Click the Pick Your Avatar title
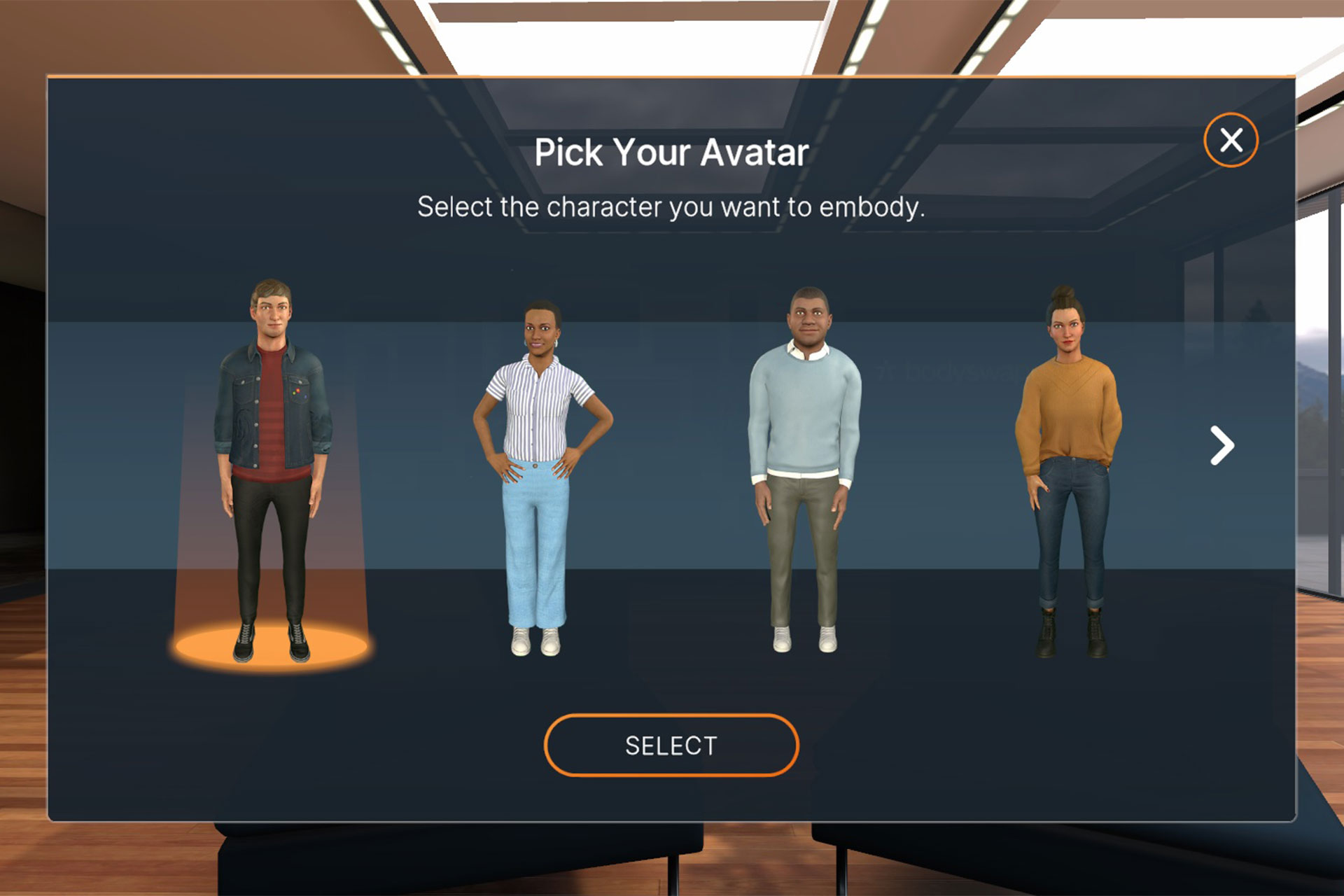Viewport: 1344px width, 896px height. tap(671, 150)
